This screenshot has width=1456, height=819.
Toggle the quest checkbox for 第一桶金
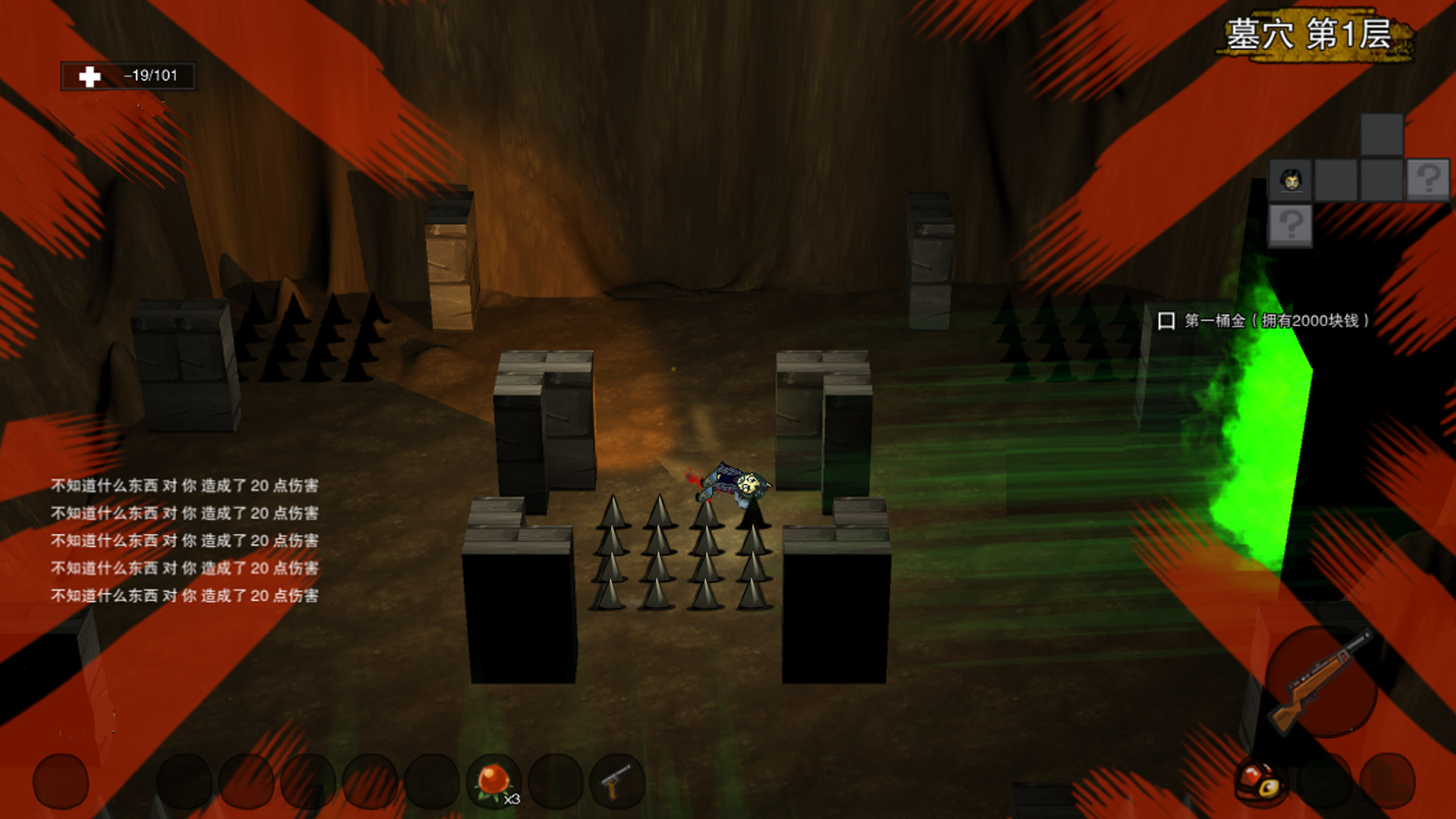[1166, 320]
